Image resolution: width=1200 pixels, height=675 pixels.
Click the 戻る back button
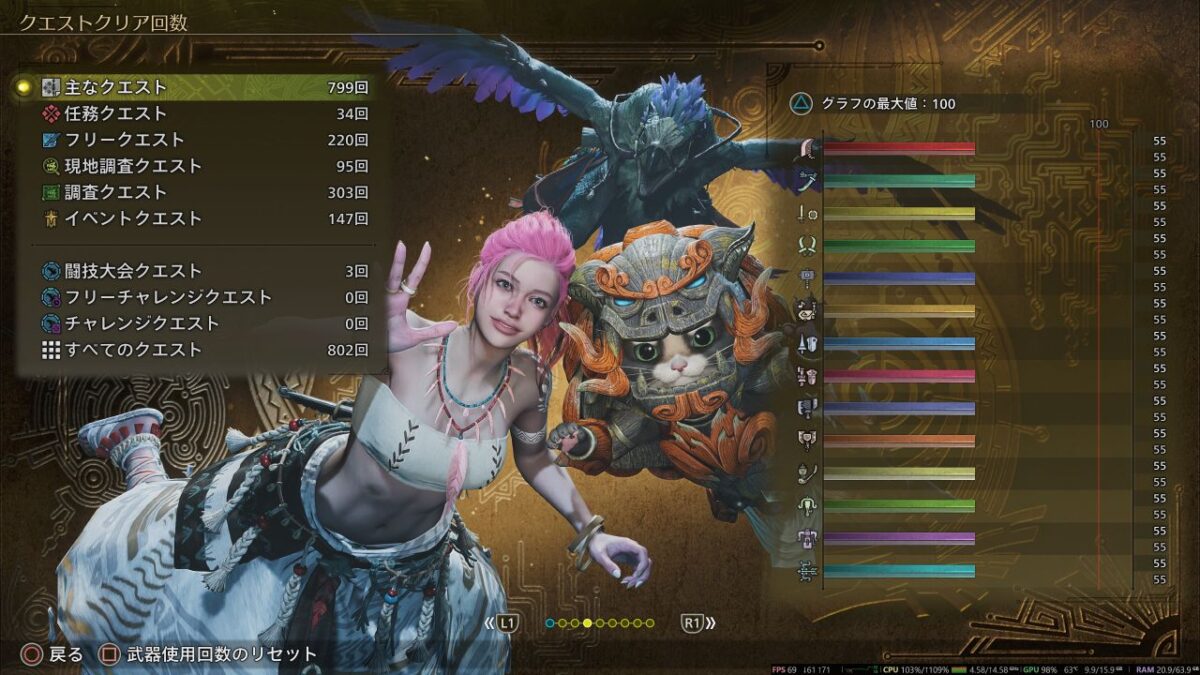point(55,655)
